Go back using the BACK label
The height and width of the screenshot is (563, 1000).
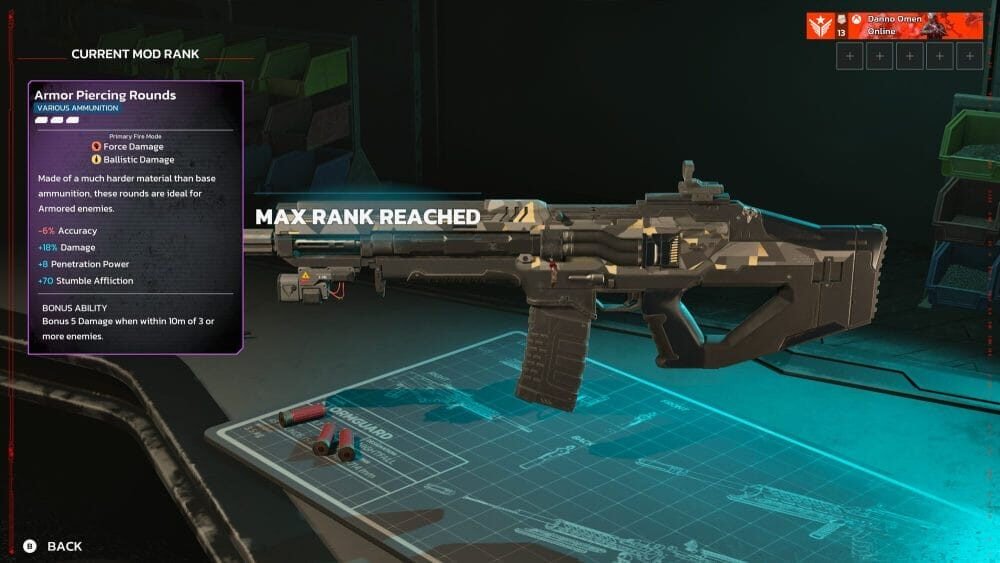coord(64,546)
